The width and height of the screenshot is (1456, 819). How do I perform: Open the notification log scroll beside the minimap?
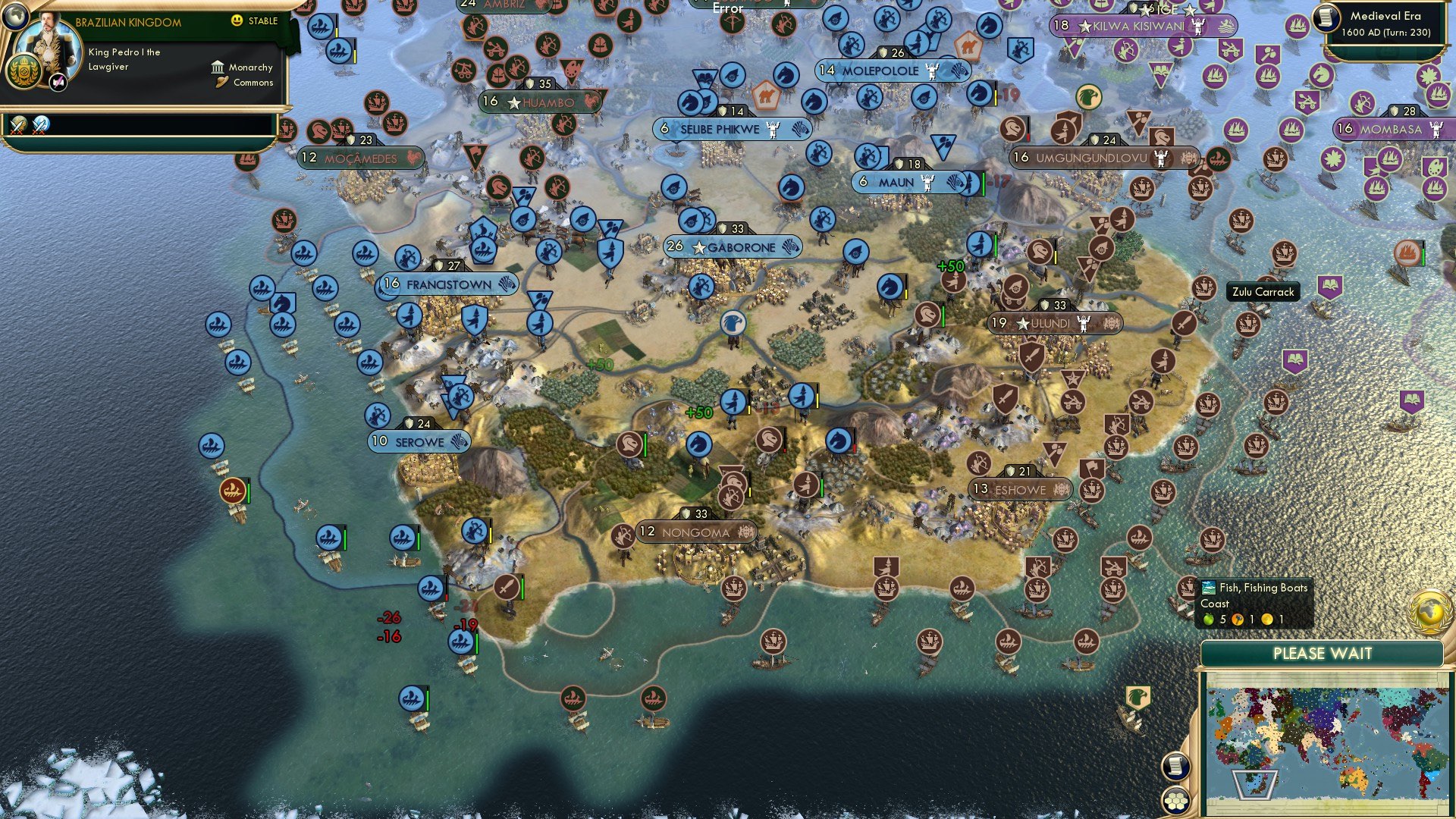pos(1175,766)
